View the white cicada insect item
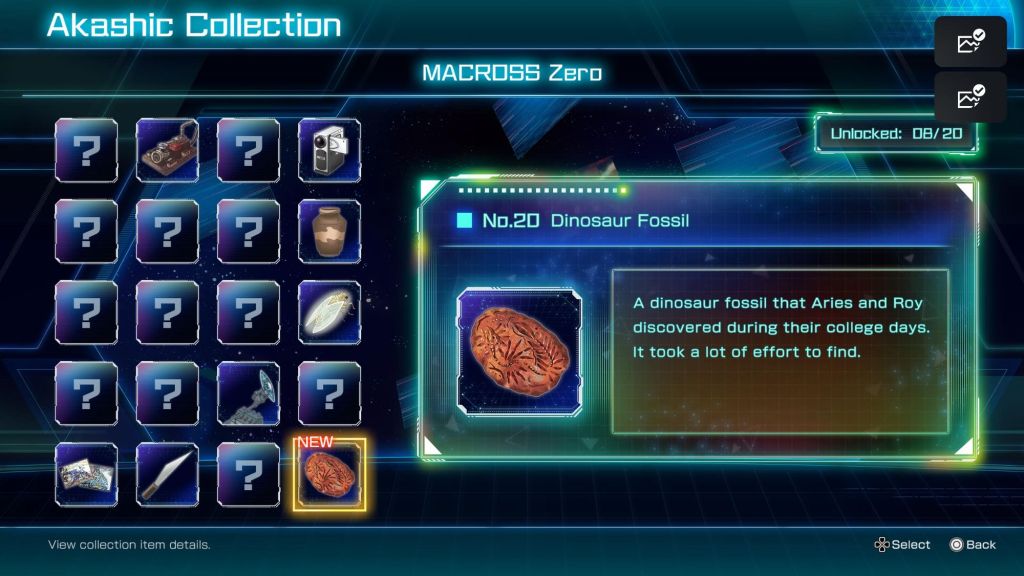Screen dimensions: 1024x576 point(329,312)
